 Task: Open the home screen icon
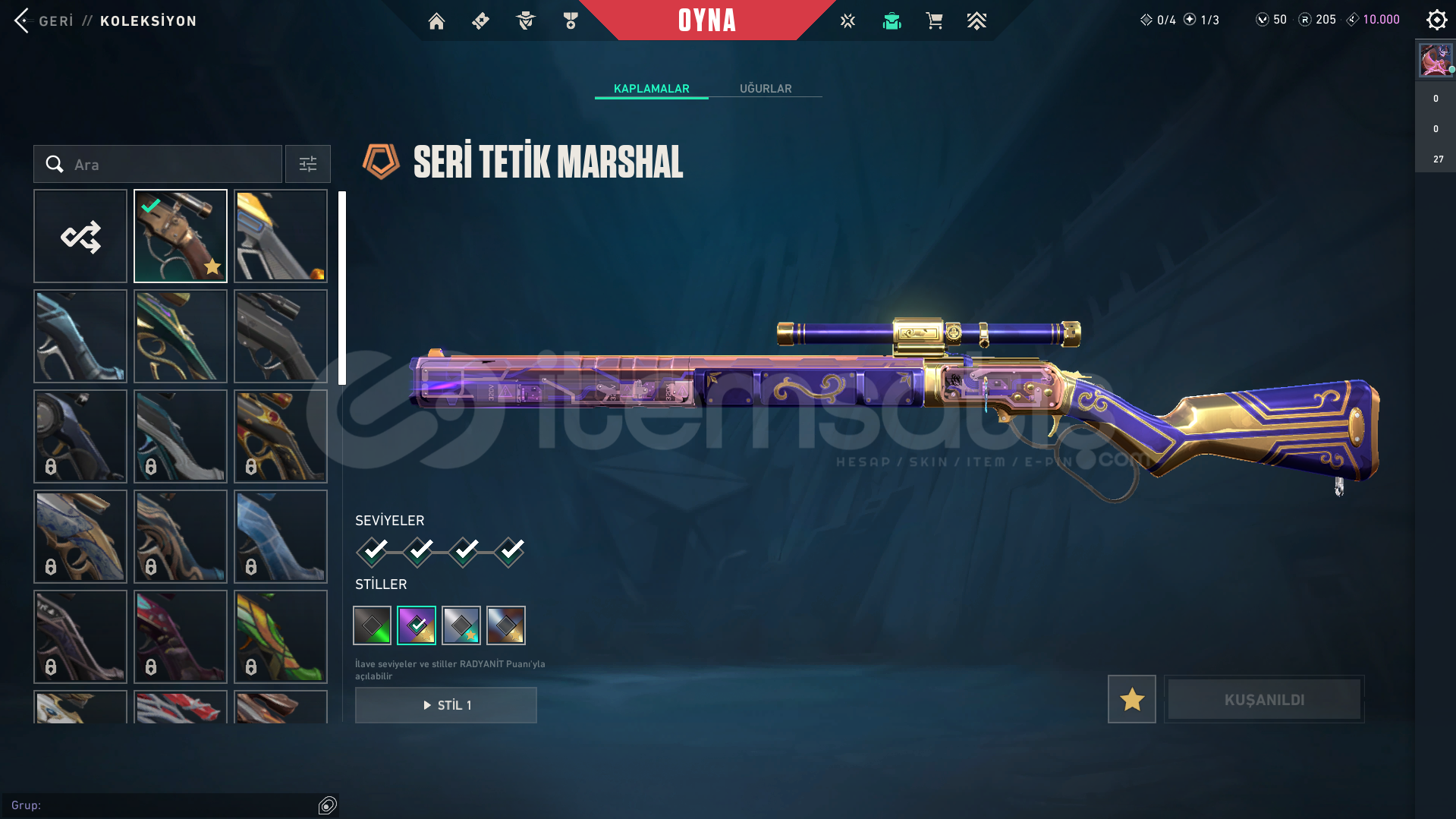[436, 21]
